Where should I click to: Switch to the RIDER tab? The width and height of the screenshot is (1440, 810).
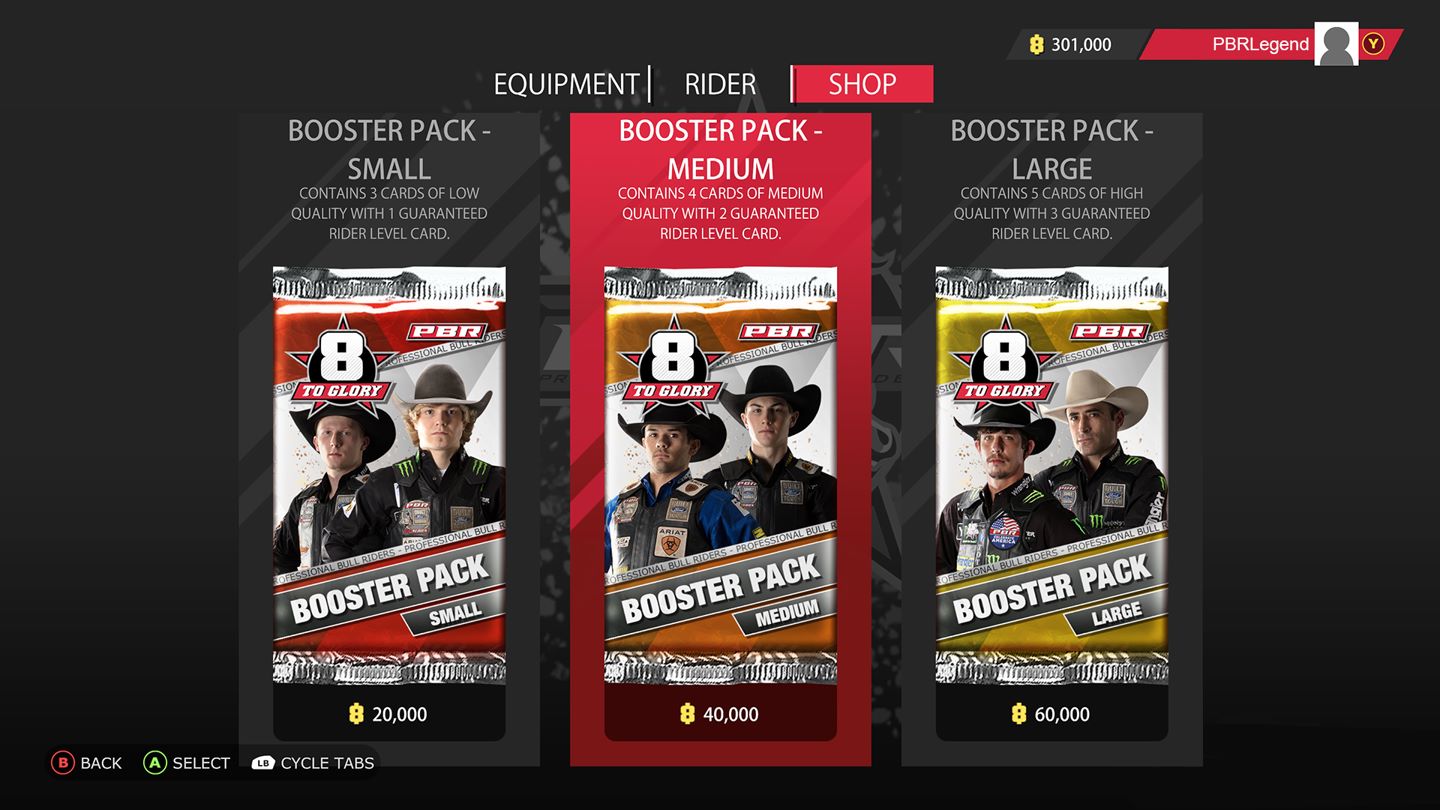click(719, 84)
